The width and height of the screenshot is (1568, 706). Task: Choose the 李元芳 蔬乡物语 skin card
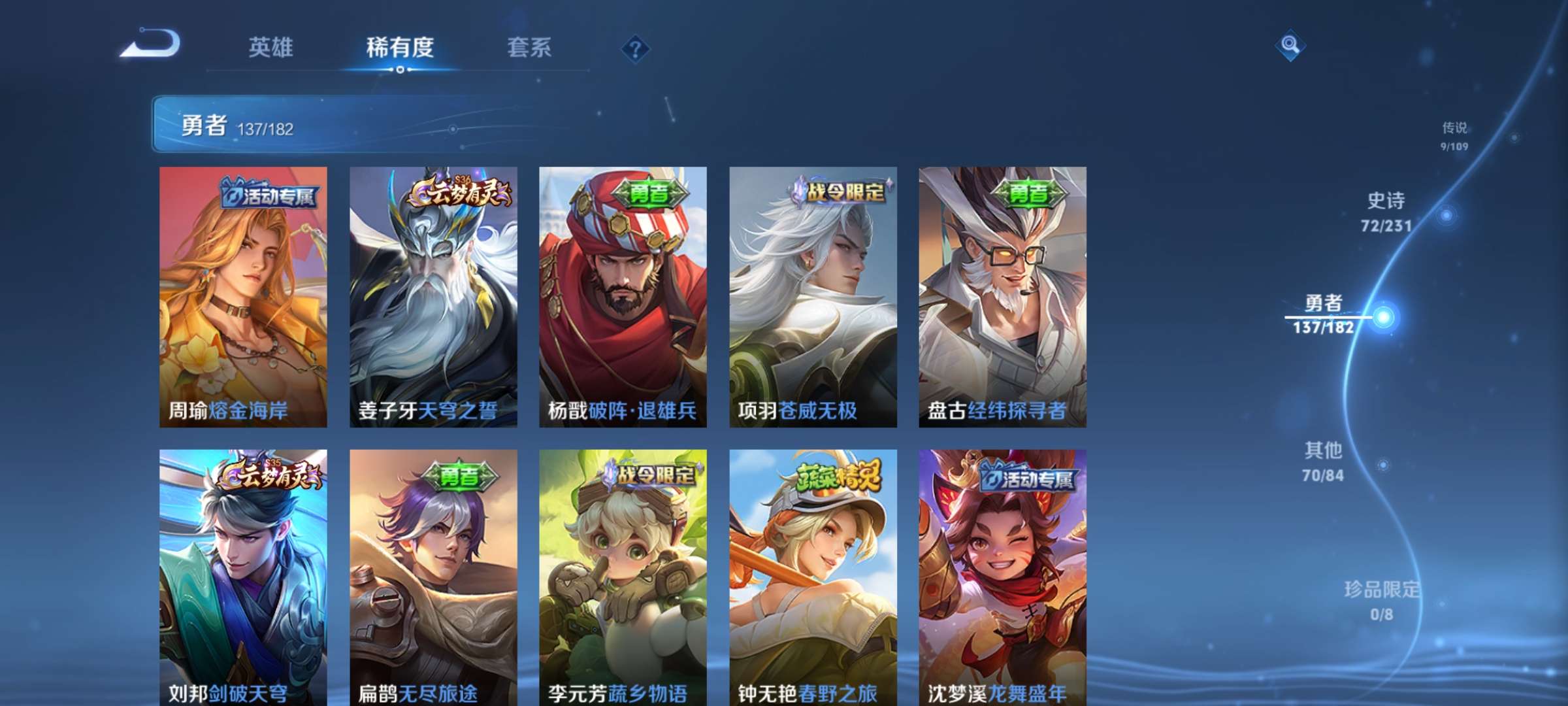coord(623,577)
